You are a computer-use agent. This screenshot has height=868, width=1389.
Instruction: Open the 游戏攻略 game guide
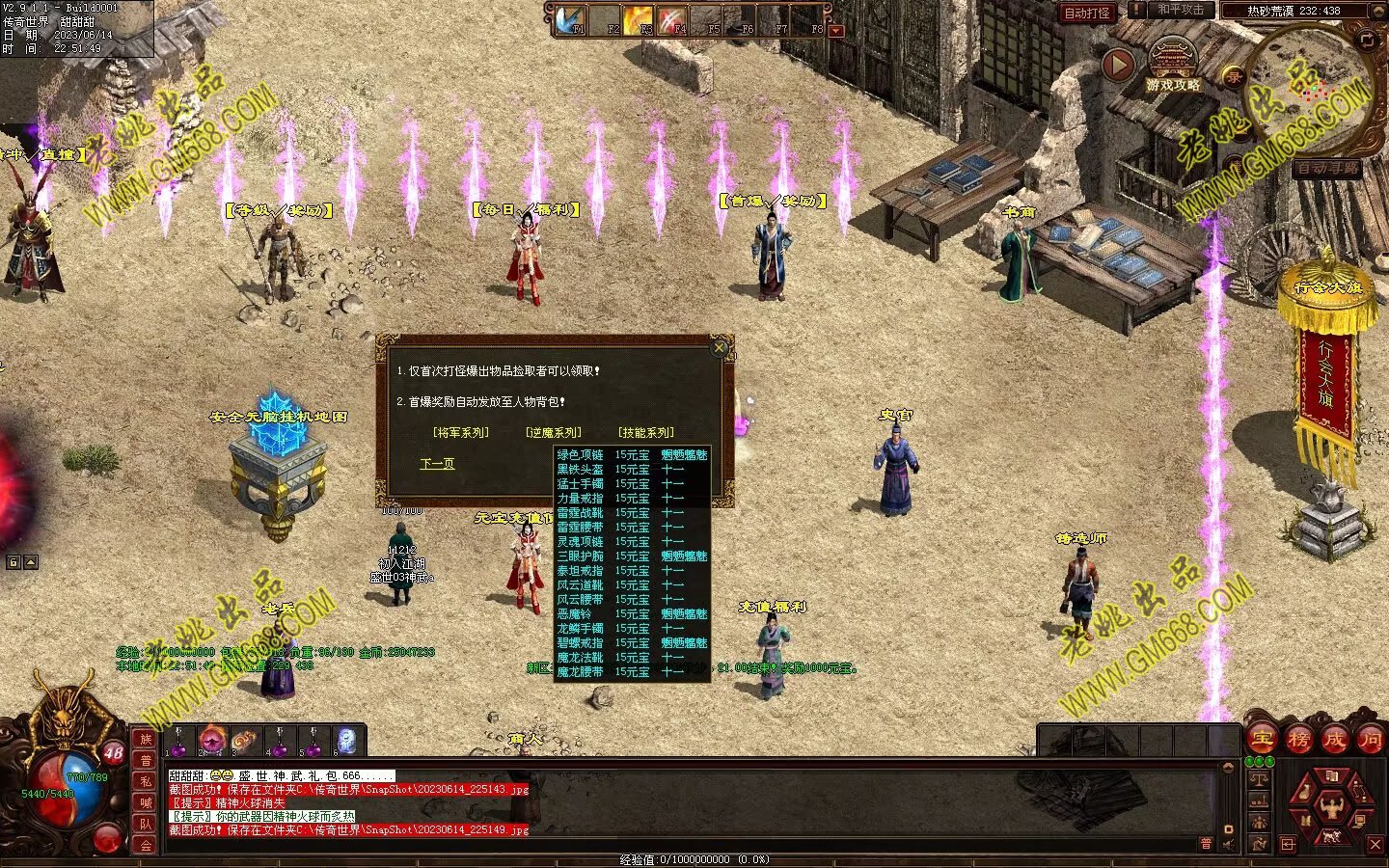coord(1173,68)
